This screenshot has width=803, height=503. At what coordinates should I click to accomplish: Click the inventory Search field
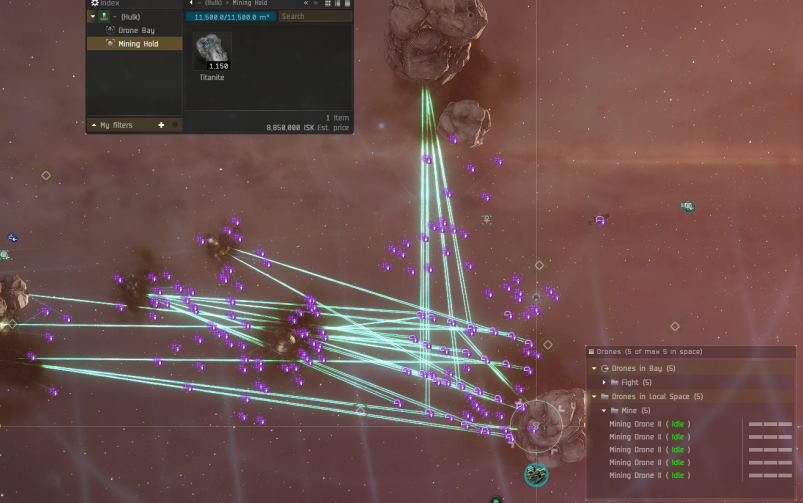(314, 17)
